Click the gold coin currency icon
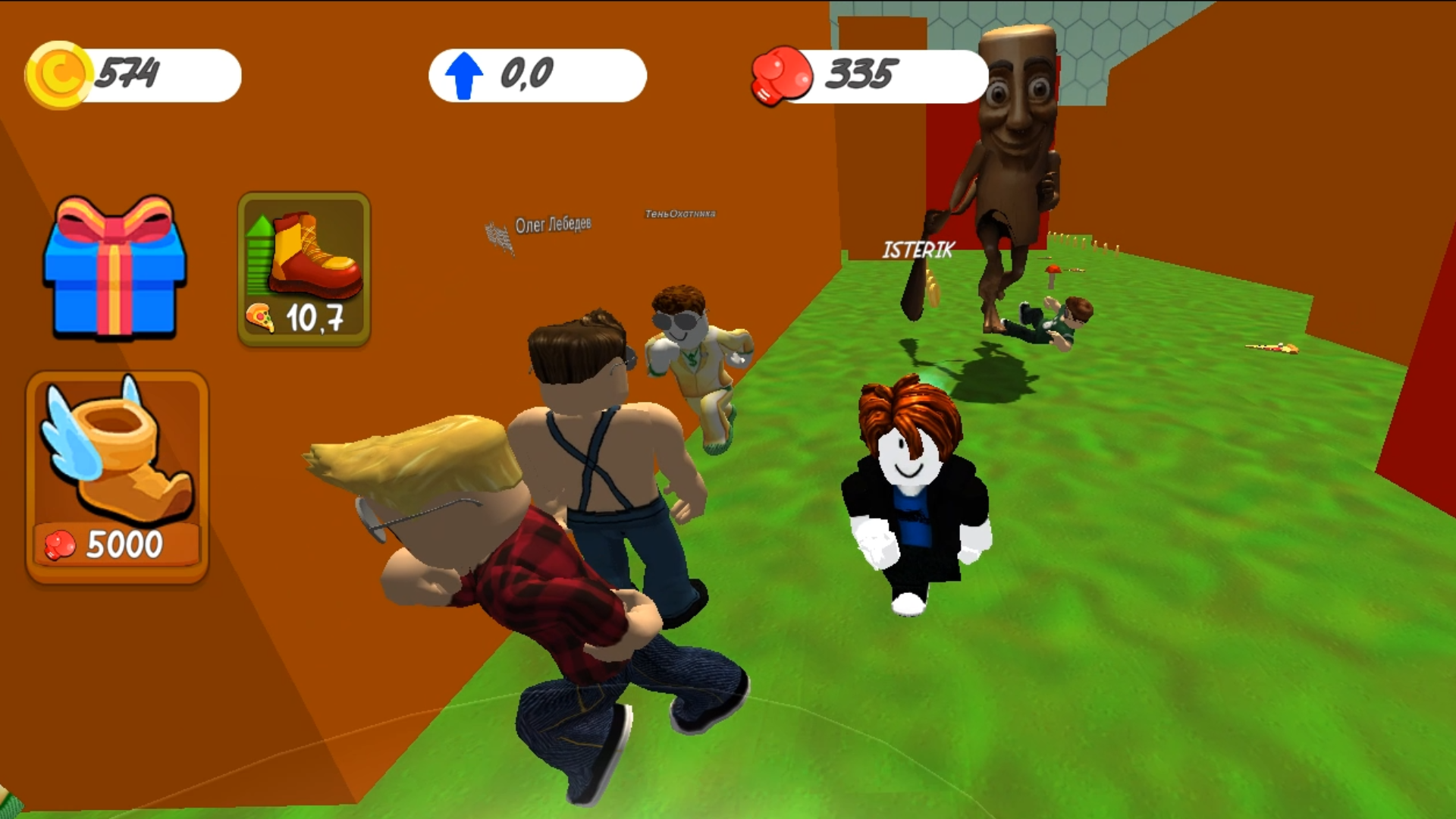 point(58,73)
